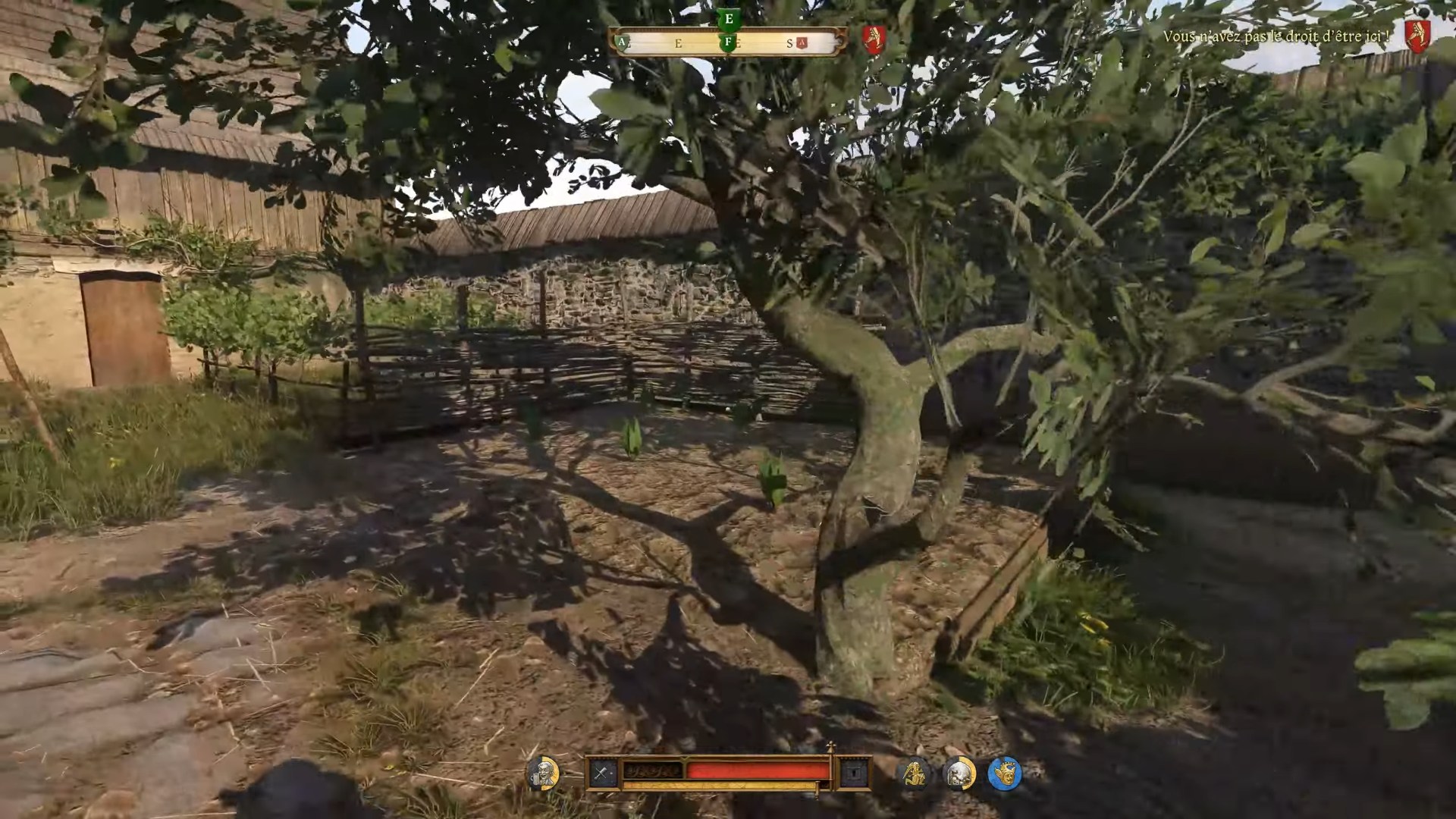Toggle the small red A marker inside the compass
This screenshot has height=819, width=1456.
[x=802, y=42]
